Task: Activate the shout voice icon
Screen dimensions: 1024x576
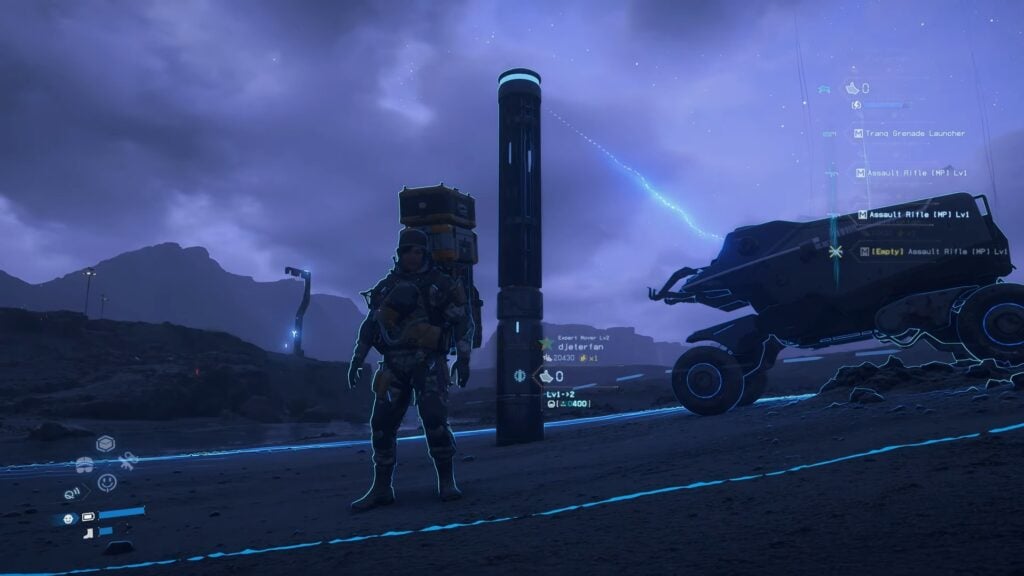Action: click(x=73, y=492)
